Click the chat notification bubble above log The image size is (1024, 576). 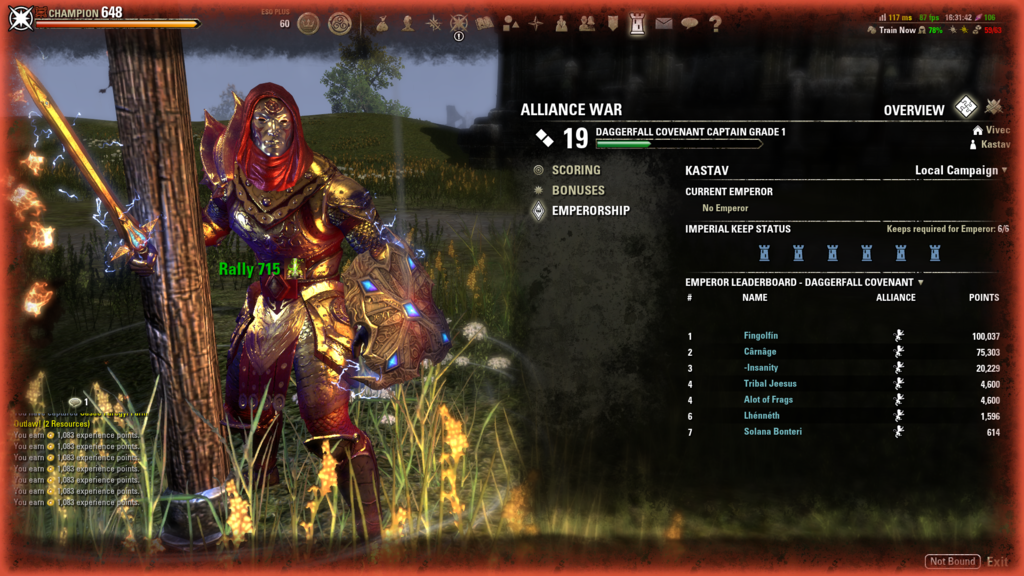pos(75,402)
